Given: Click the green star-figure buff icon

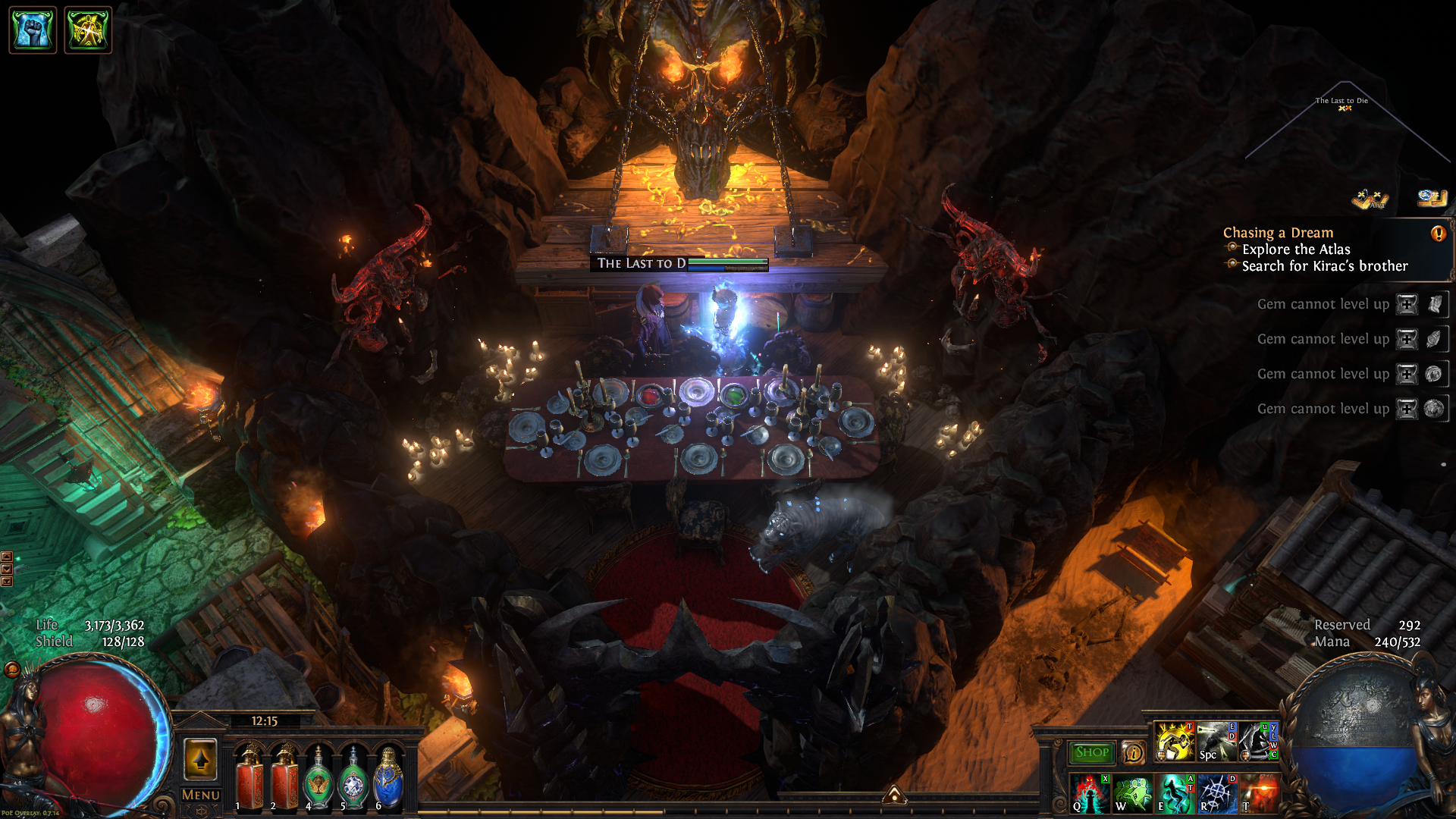Looking at the screenshot, I should pos(88,30).
